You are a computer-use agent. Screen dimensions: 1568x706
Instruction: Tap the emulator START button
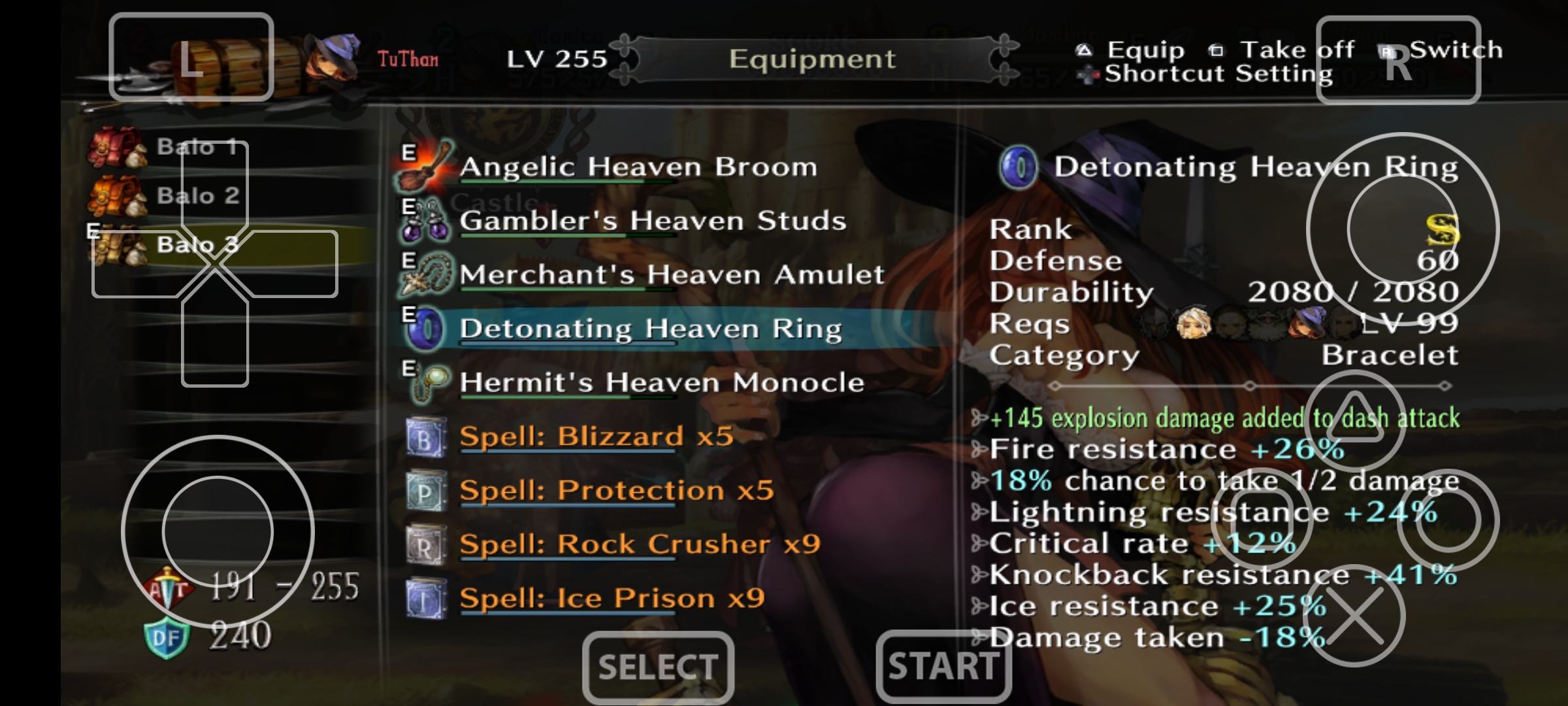[943, 667]
